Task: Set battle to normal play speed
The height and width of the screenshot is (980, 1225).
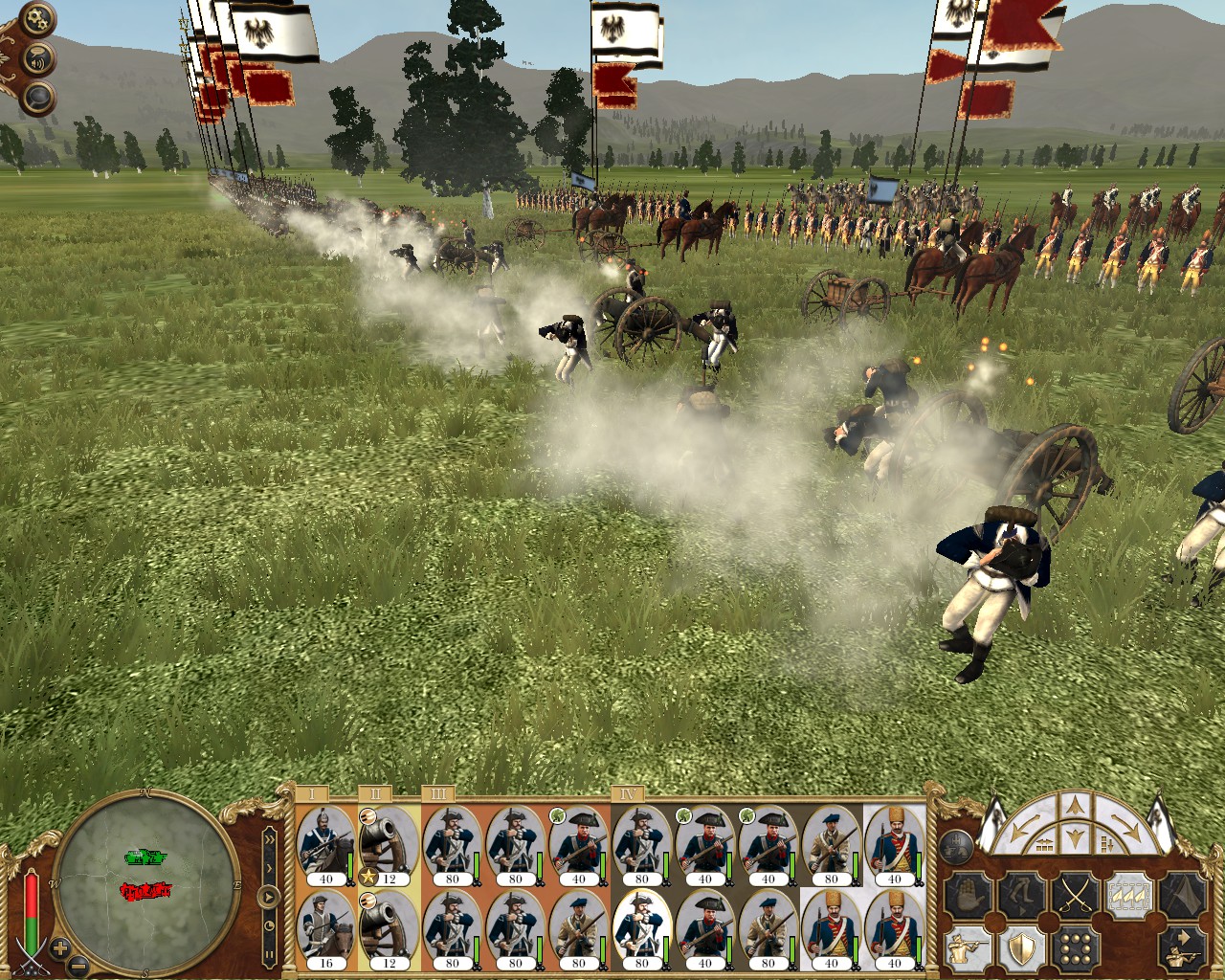Action: tap(270, 898)
